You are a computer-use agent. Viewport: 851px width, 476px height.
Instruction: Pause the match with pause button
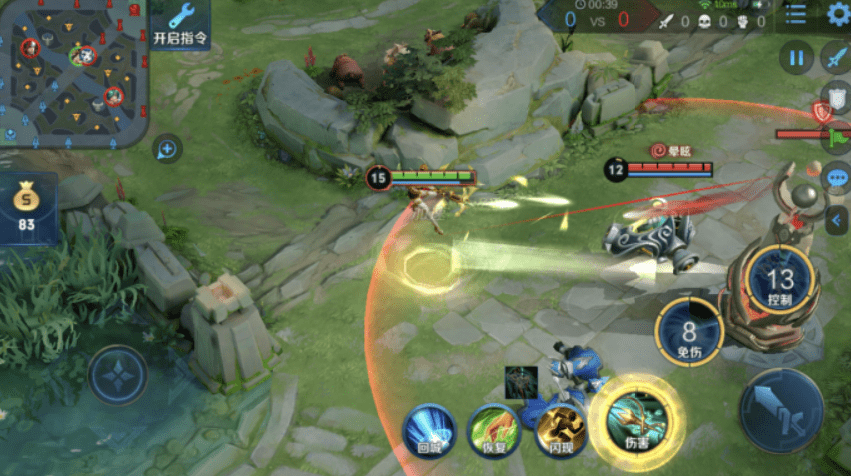click(x=796, y=58)
